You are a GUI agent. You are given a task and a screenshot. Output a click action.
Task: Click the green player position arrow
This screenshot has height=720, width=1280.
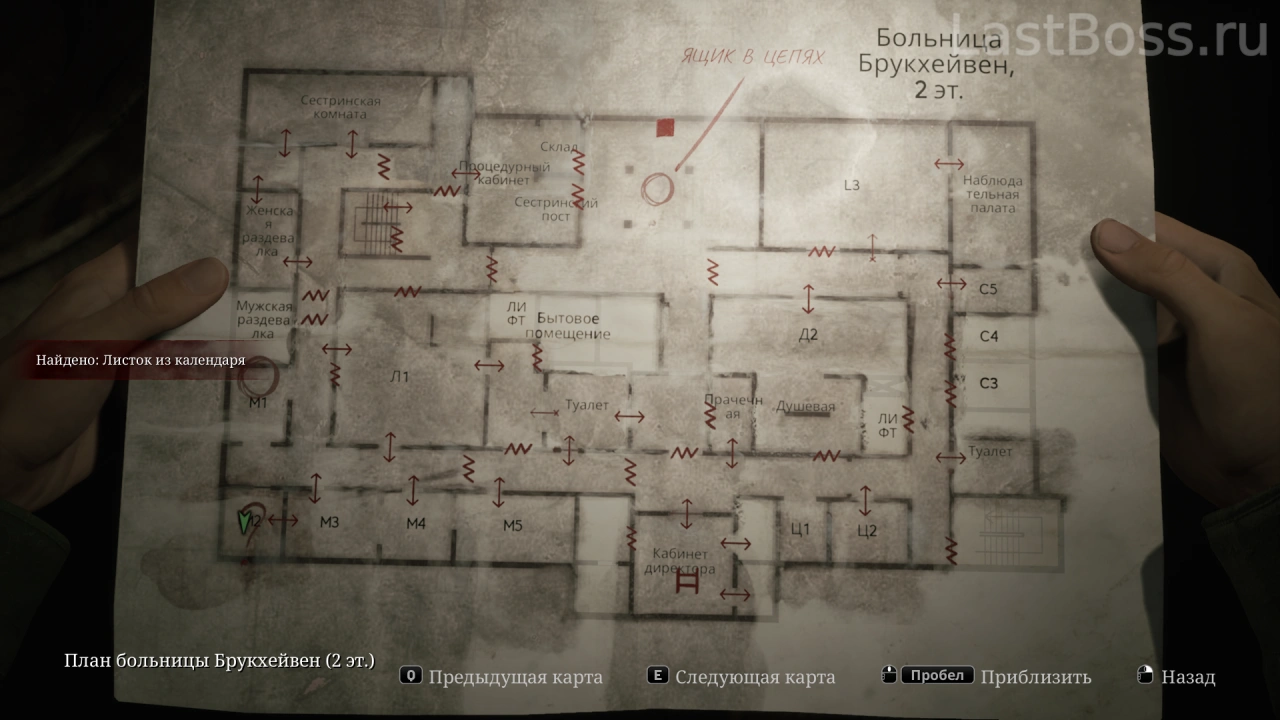243,522
